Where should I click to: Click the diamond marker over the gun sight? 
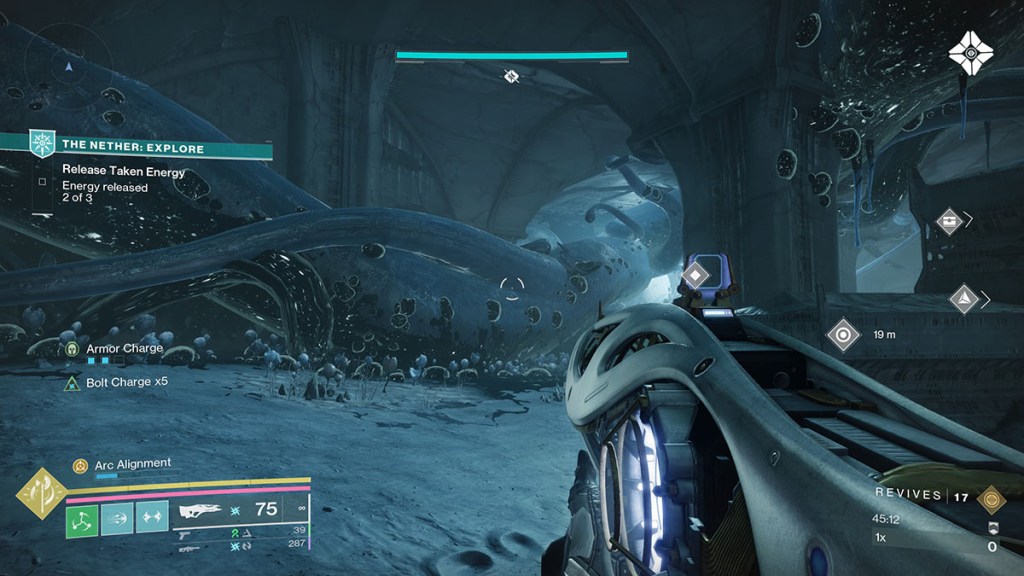(x=696, y=273)
